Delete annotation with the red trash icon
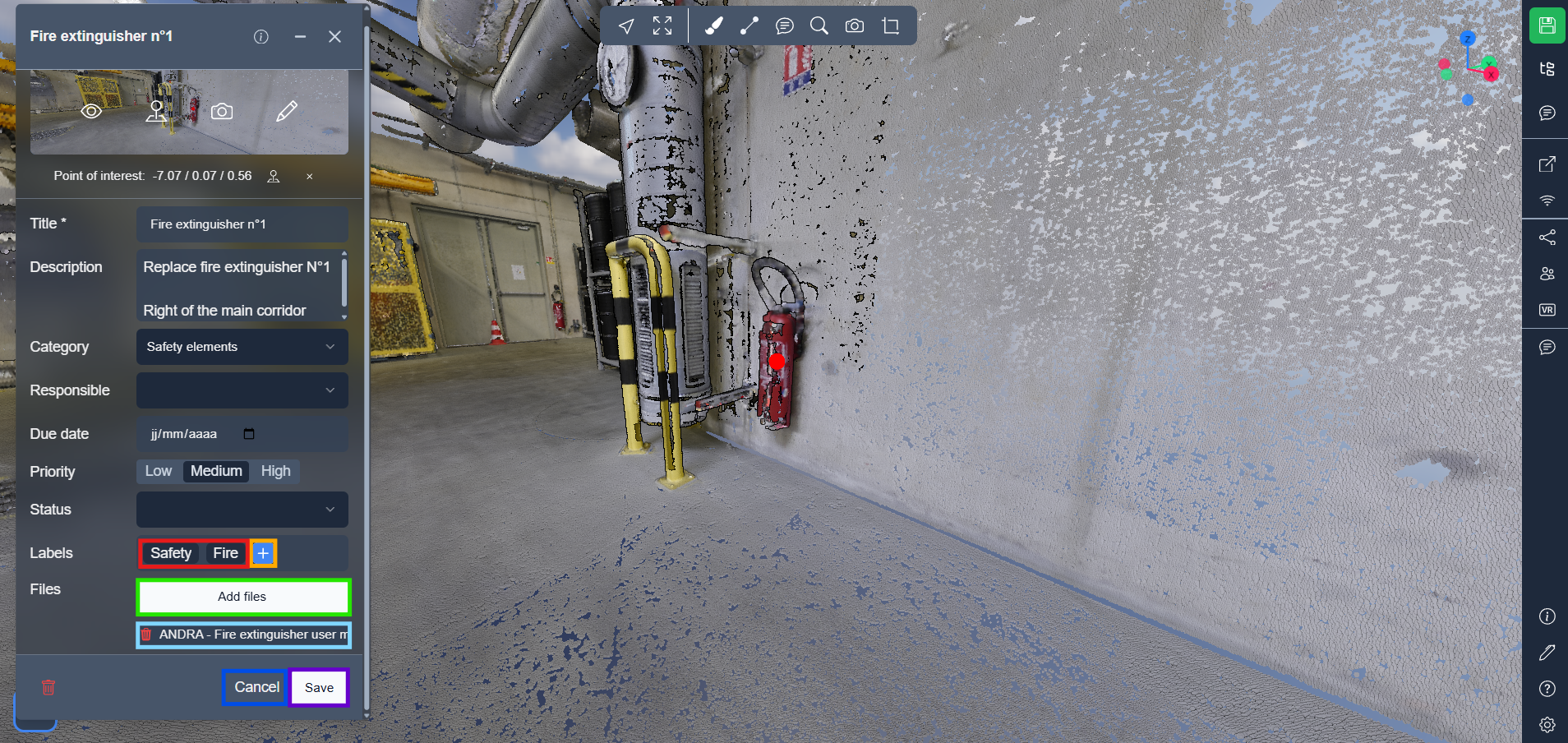 (x=48, y=687)
